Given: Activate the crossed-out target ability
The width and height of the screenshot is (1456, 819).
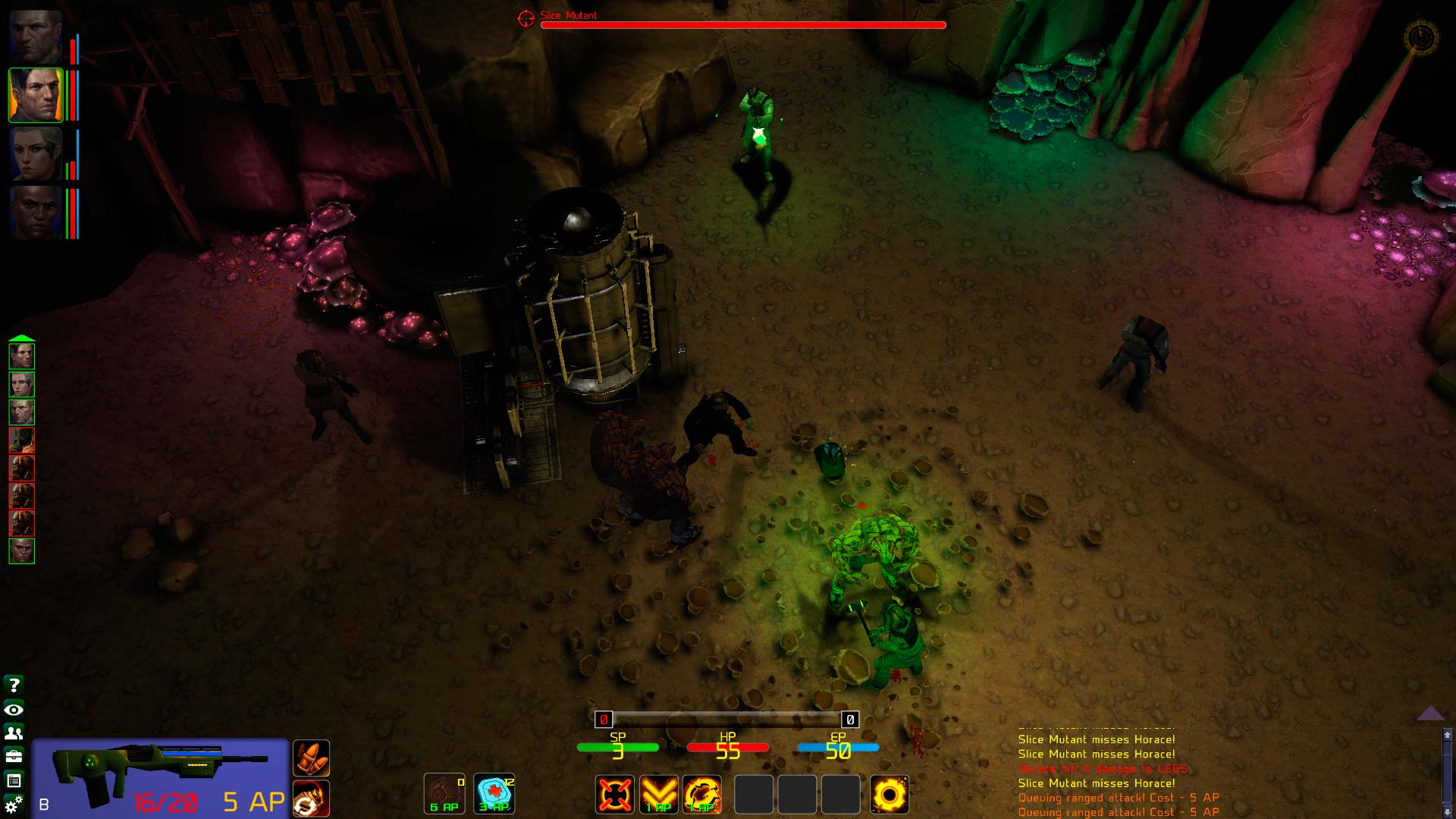Looking at the screenshot, I should [x=614, y=794].
